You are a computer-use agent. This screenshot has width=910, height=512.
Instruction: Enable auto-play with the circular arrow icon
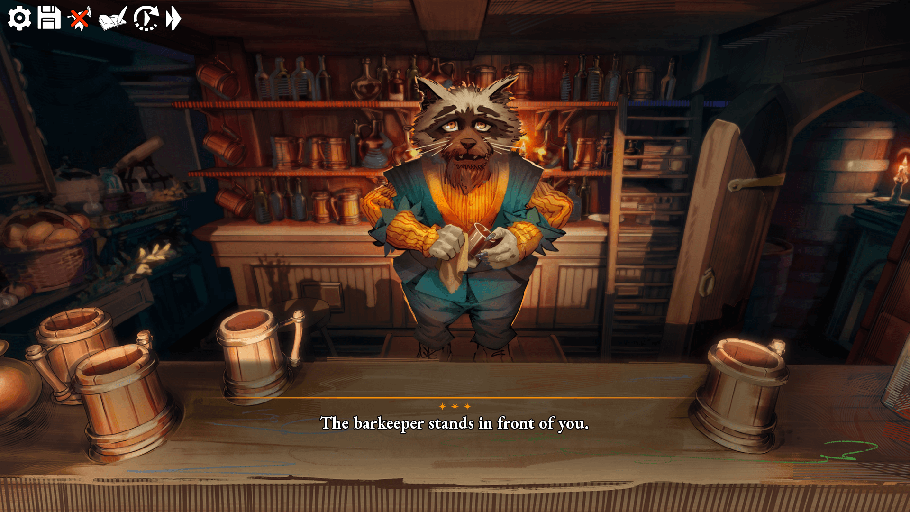point(146,17)
